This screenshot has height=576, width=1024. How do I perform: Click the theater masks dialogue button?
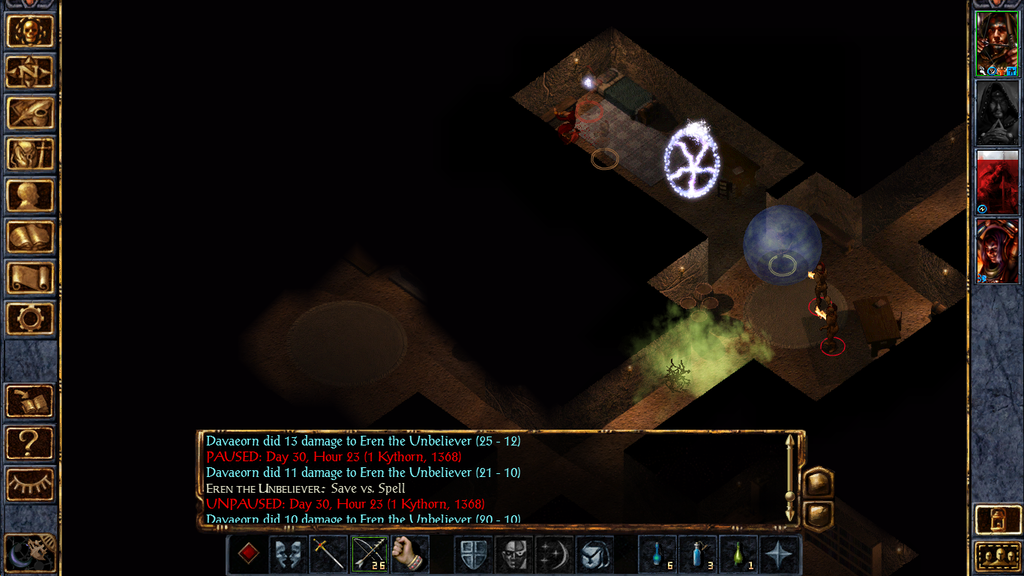[288, 554]
